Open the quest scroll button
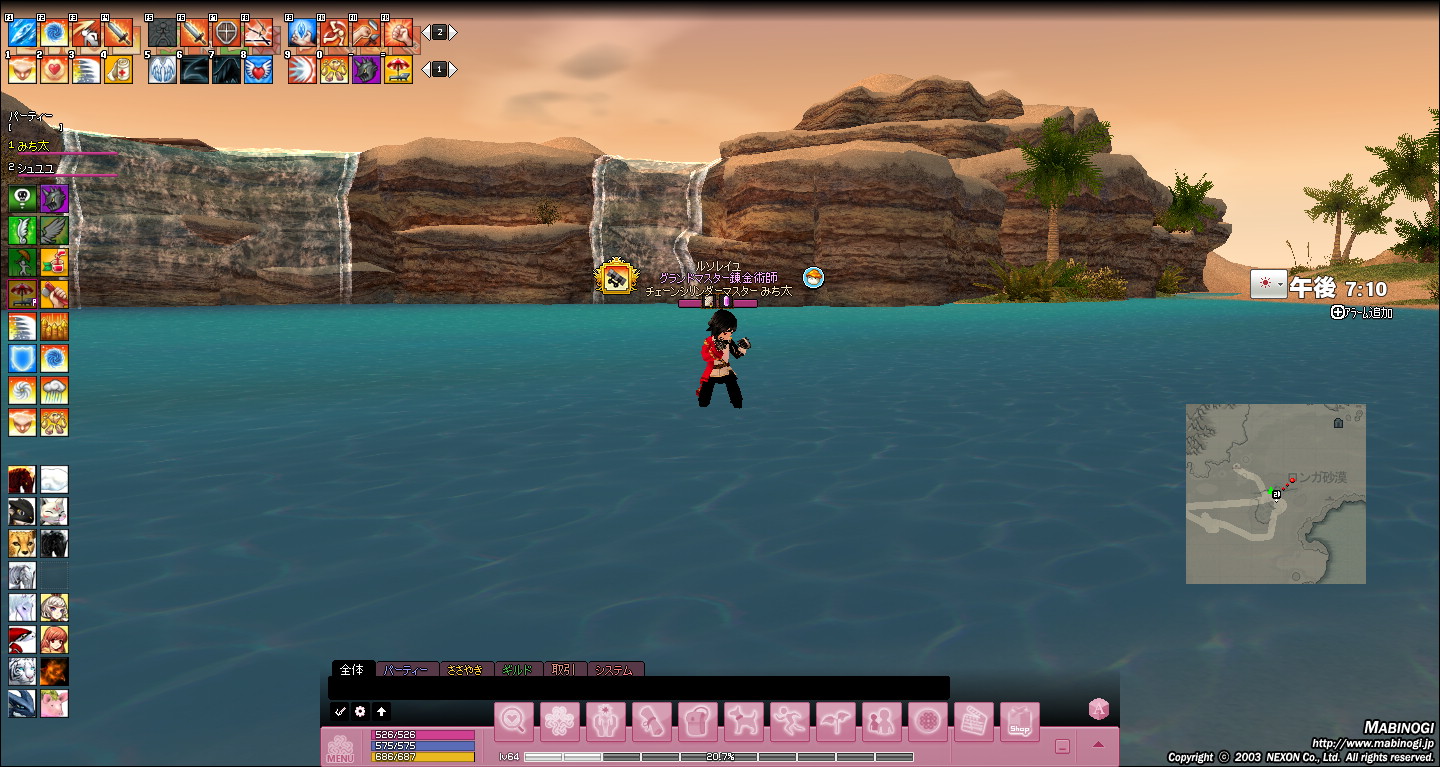Viewport: 1440px width, 767px height. (x=652, y=722)
